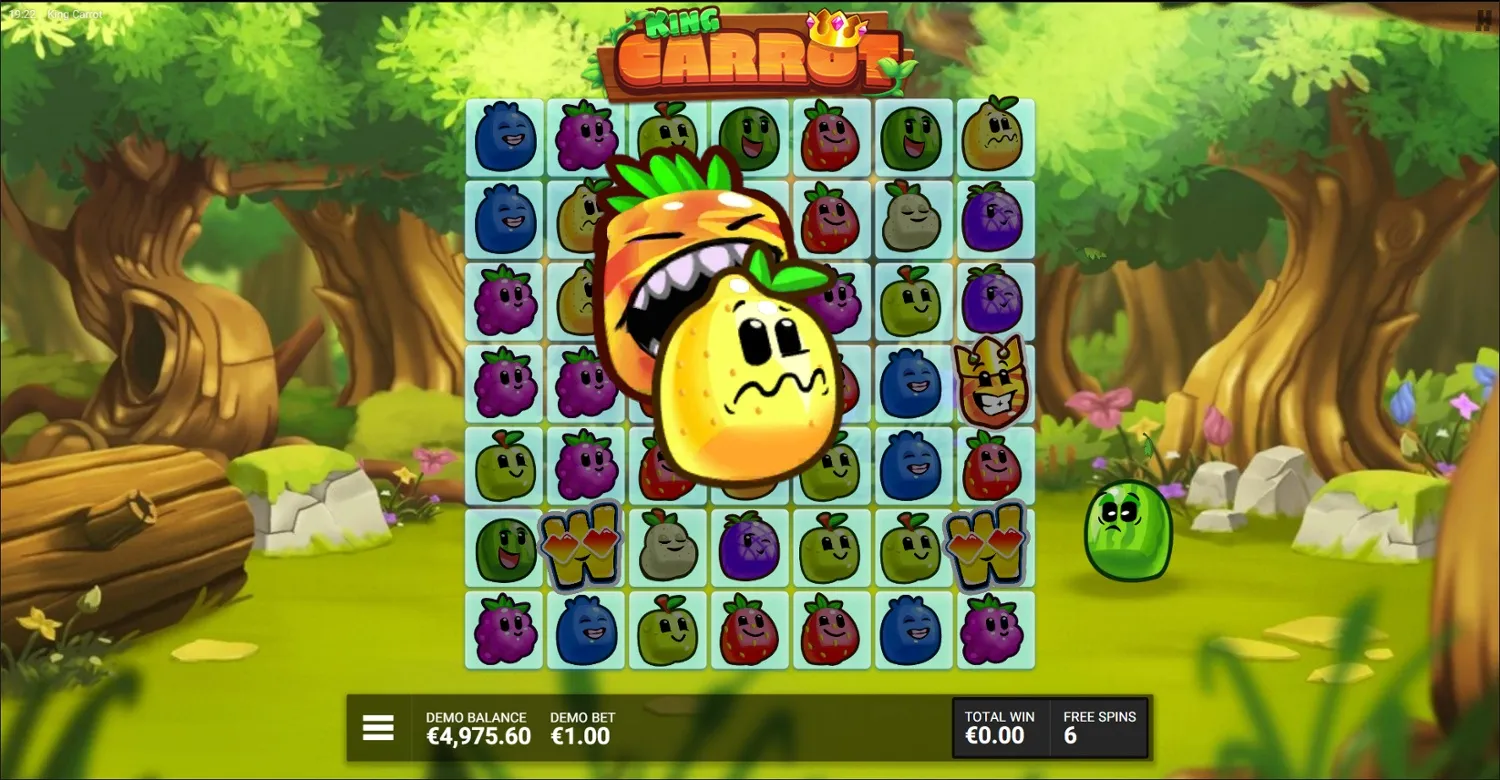Image resolution: width=1500 pixels, height=780 pixels.
Task: Click the laughing blueberry in the bottom row
Action: pyautogui.click(x=586, y=627)
